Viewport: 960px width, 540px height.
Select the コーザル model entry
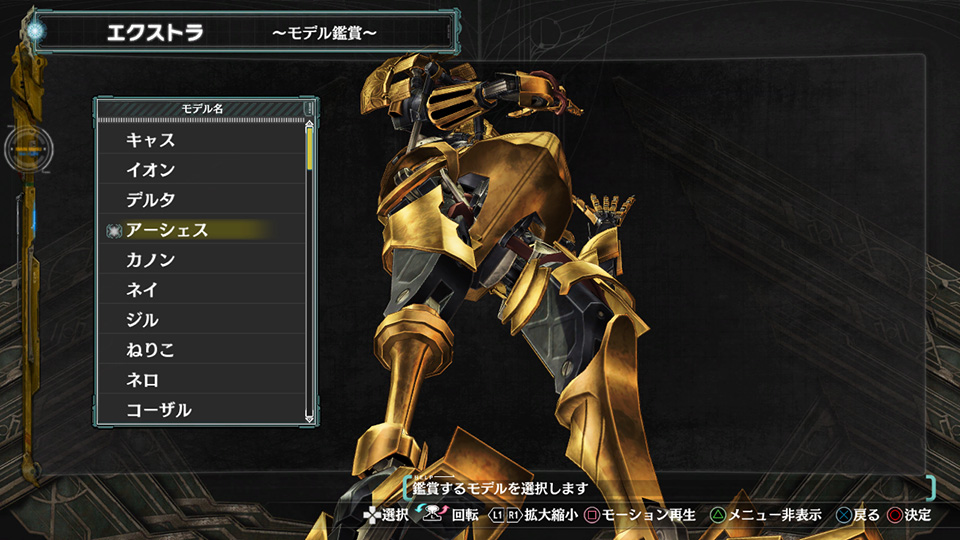pyautogui.click(x=159, y=410)
